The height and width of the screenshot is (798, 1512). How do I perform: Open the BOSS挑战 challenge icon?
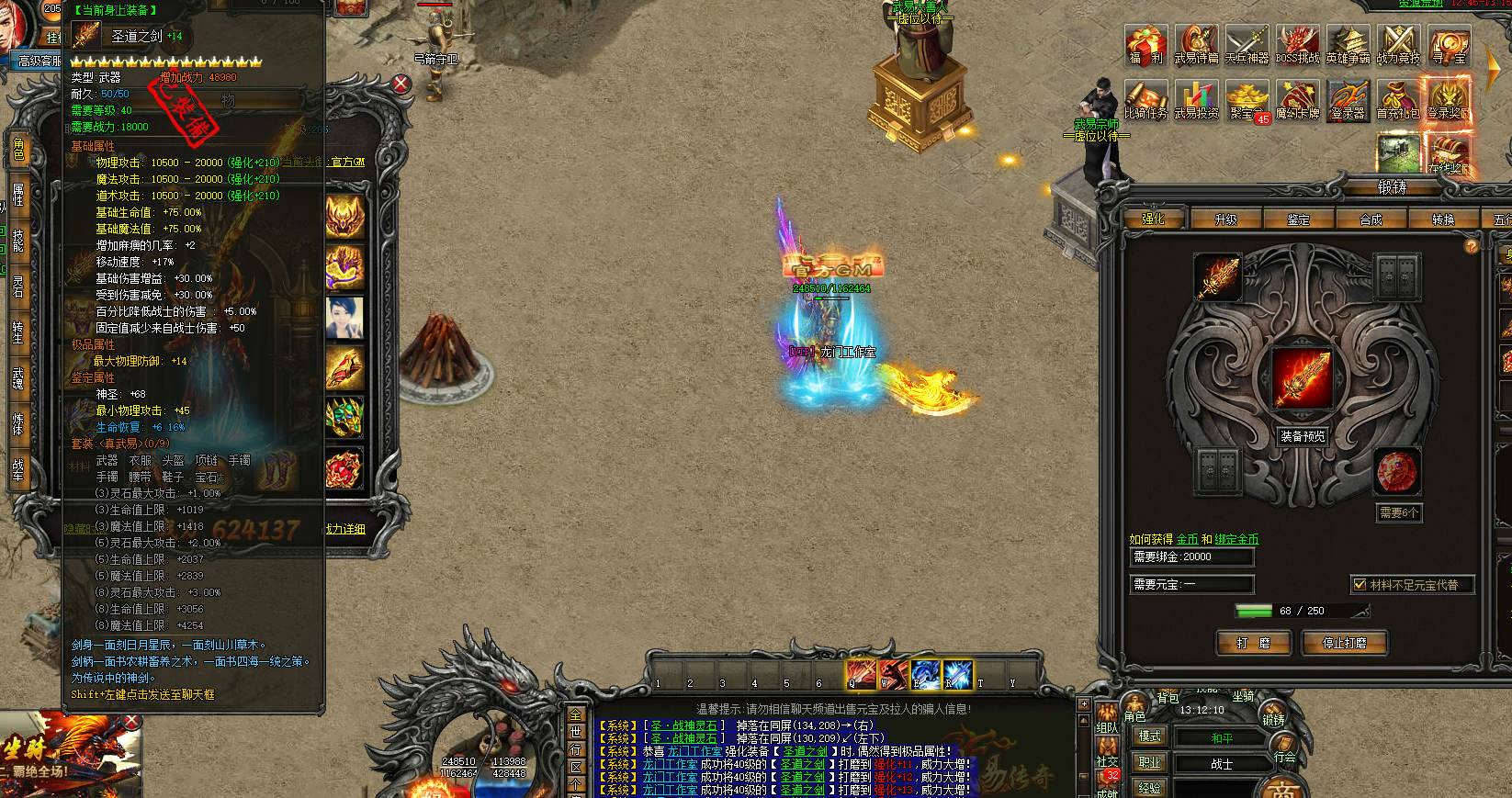1297,44
